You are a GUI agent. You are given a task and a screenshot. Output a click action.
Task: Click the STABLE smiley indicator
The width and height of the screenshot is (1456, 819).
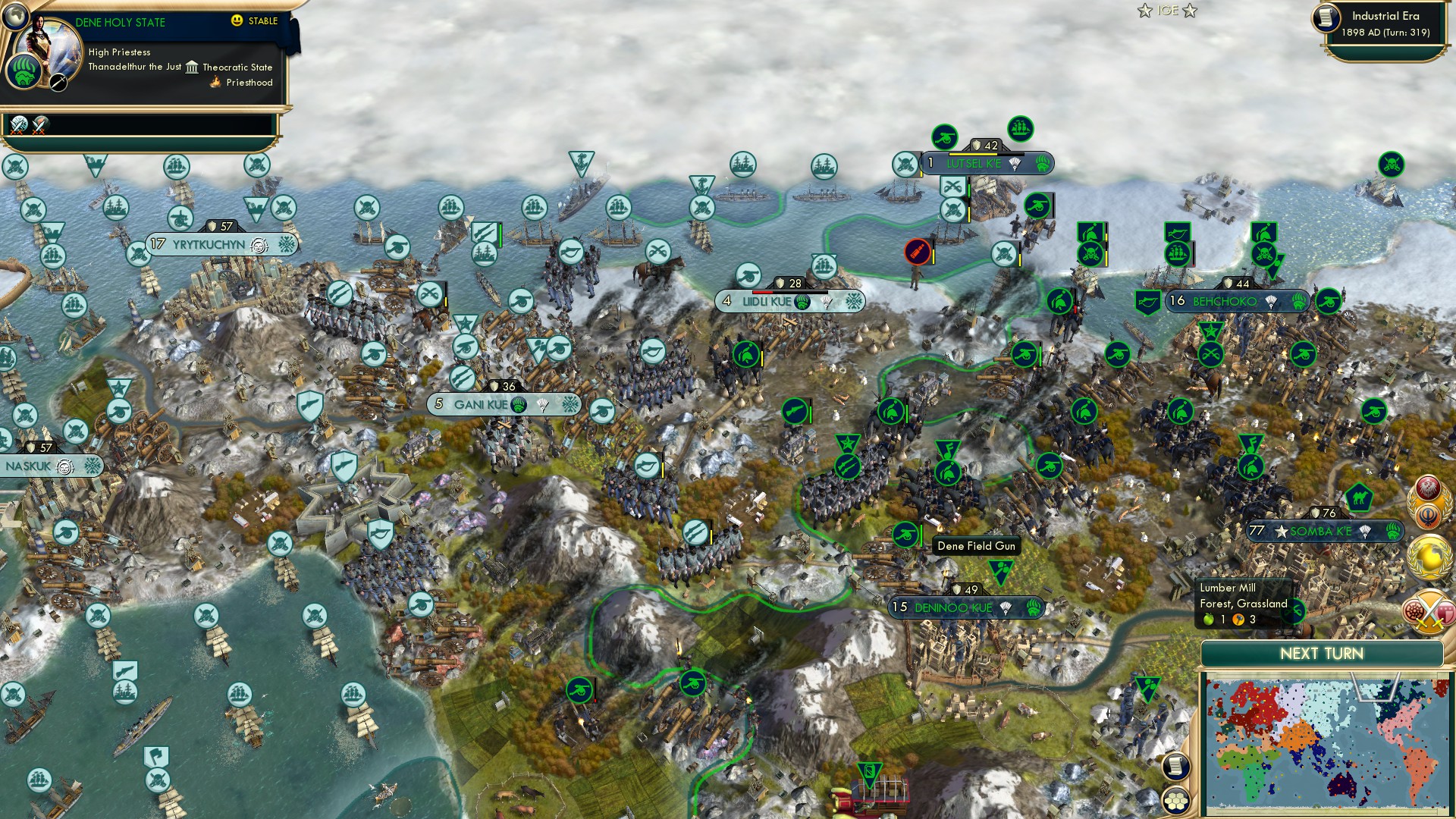(237, 22)
